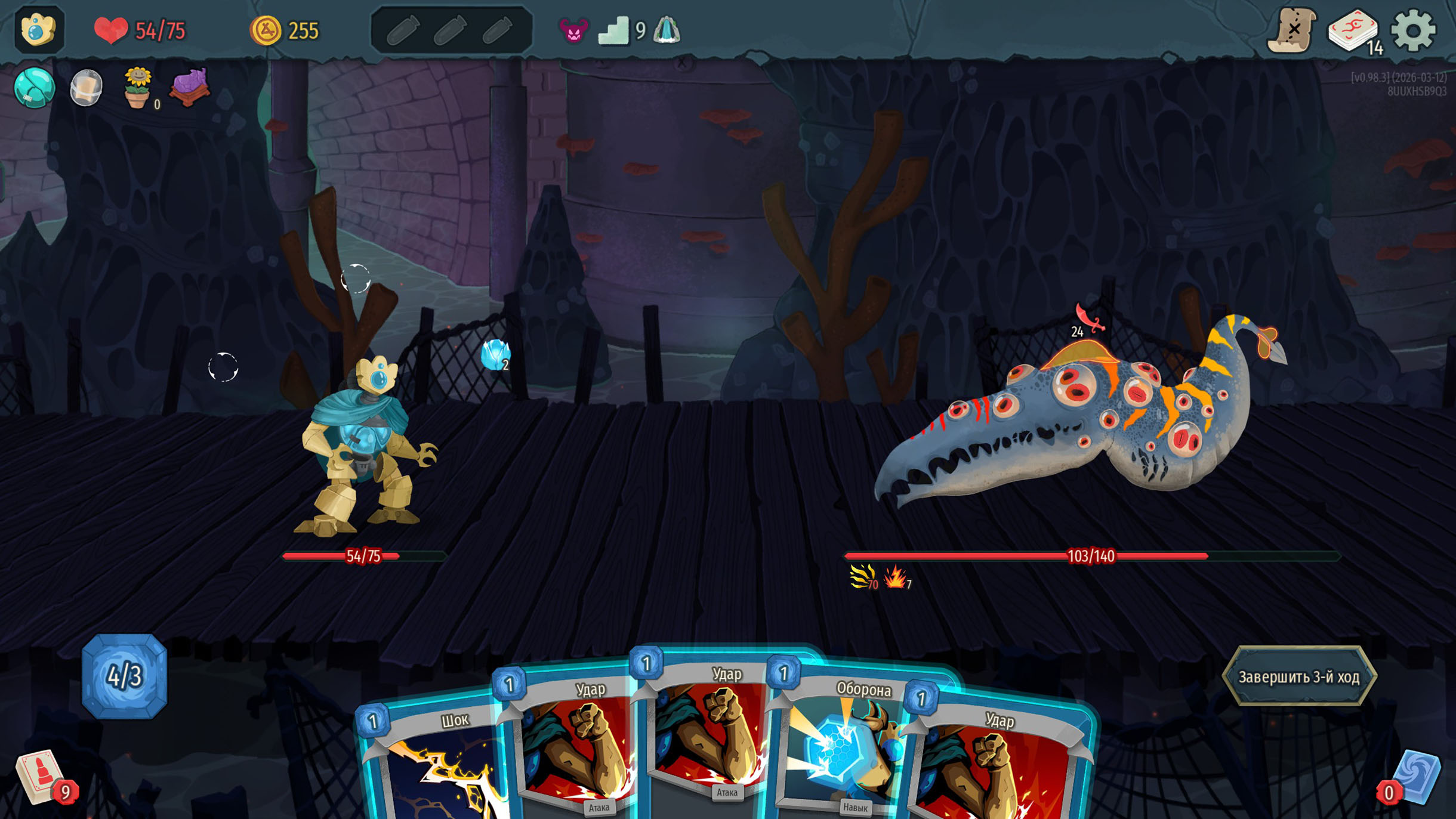Inspect the potted sunflower relic

[x=137, y=88]
